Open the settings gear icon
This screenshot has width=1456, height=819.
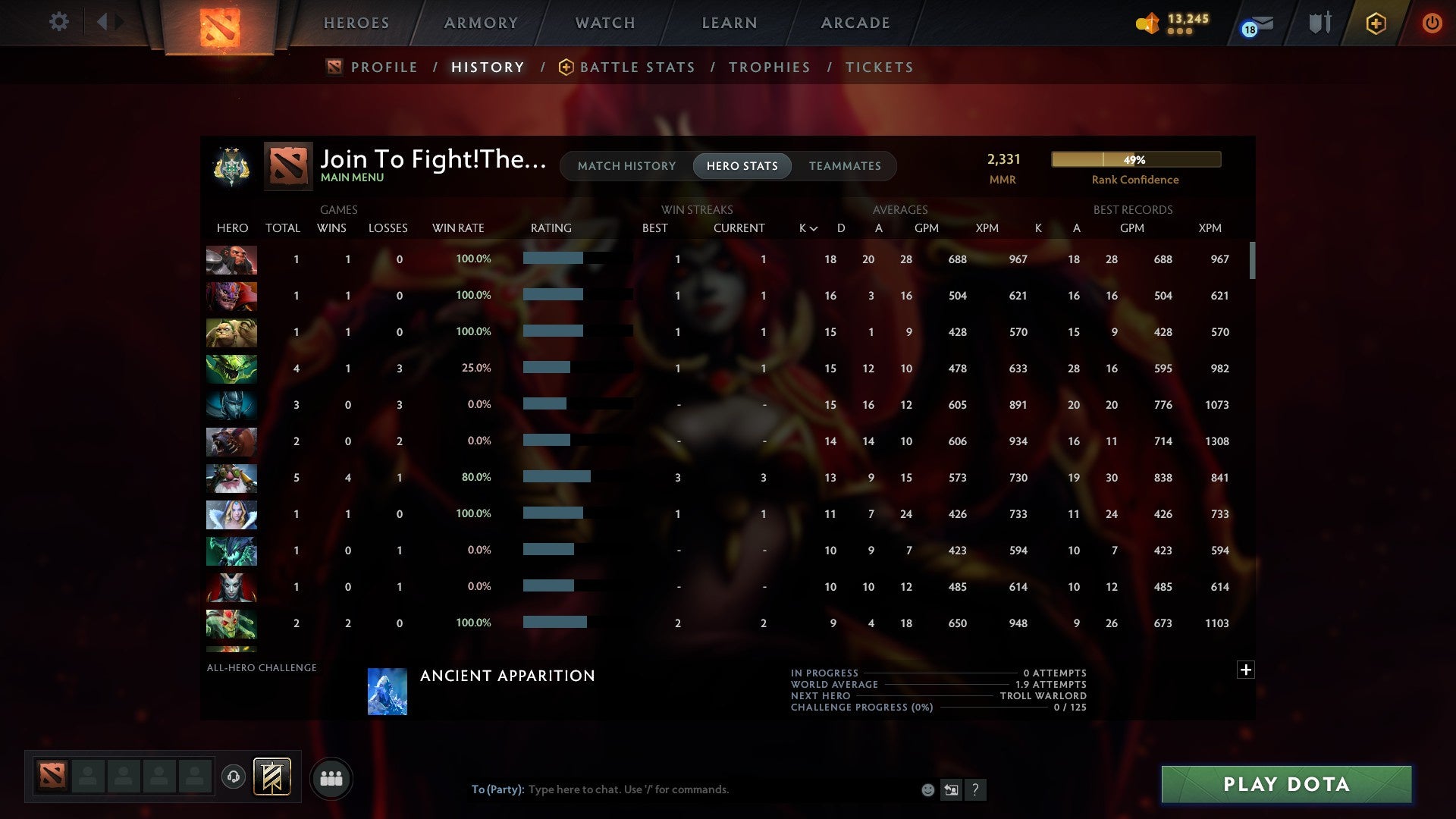[59, 22]
